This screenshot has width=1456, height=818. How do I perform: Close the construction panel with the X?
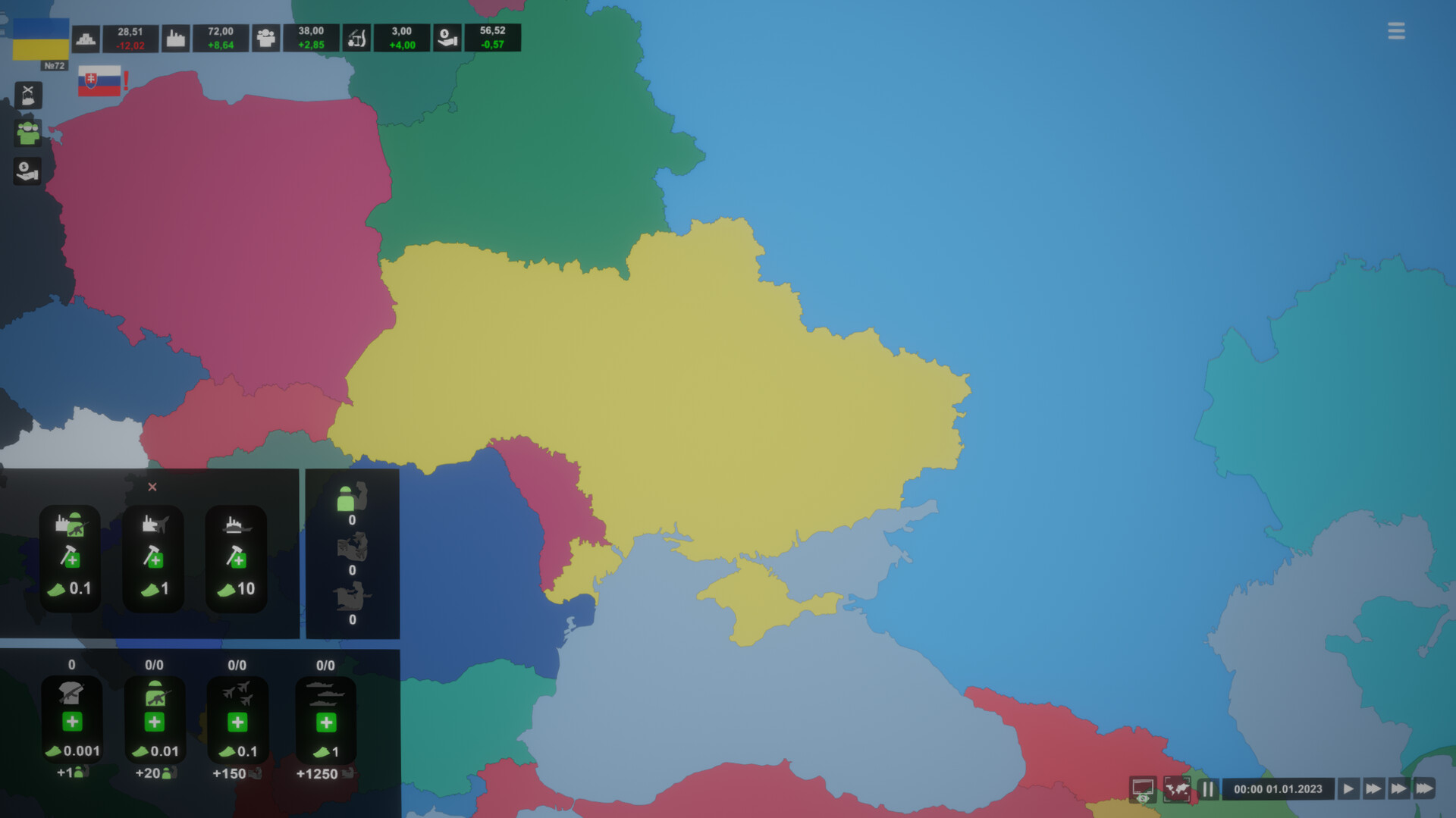[x=153, y=487]
